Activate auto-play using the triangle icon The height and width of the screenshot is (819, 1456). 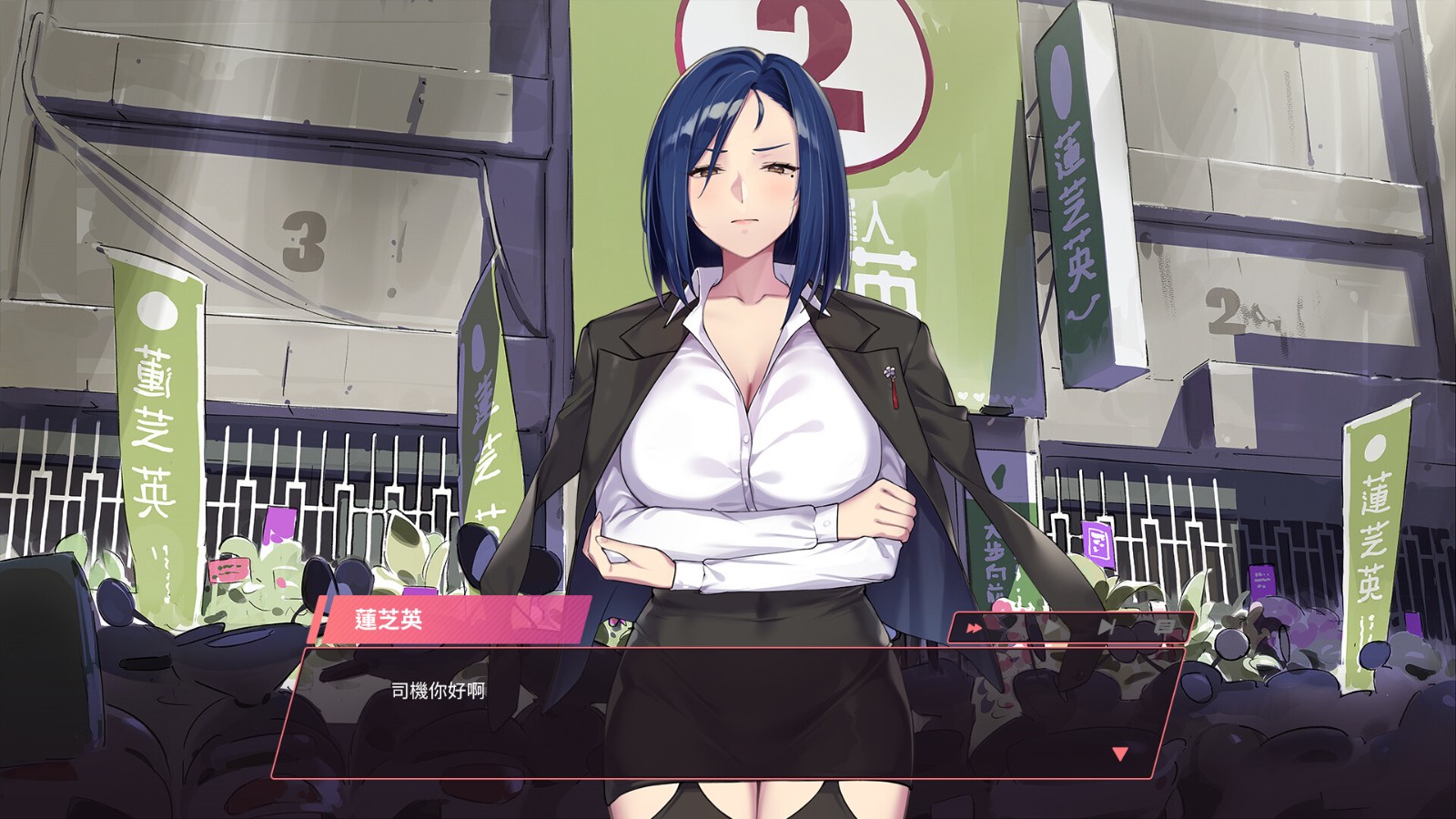(x=1051, y=628)
